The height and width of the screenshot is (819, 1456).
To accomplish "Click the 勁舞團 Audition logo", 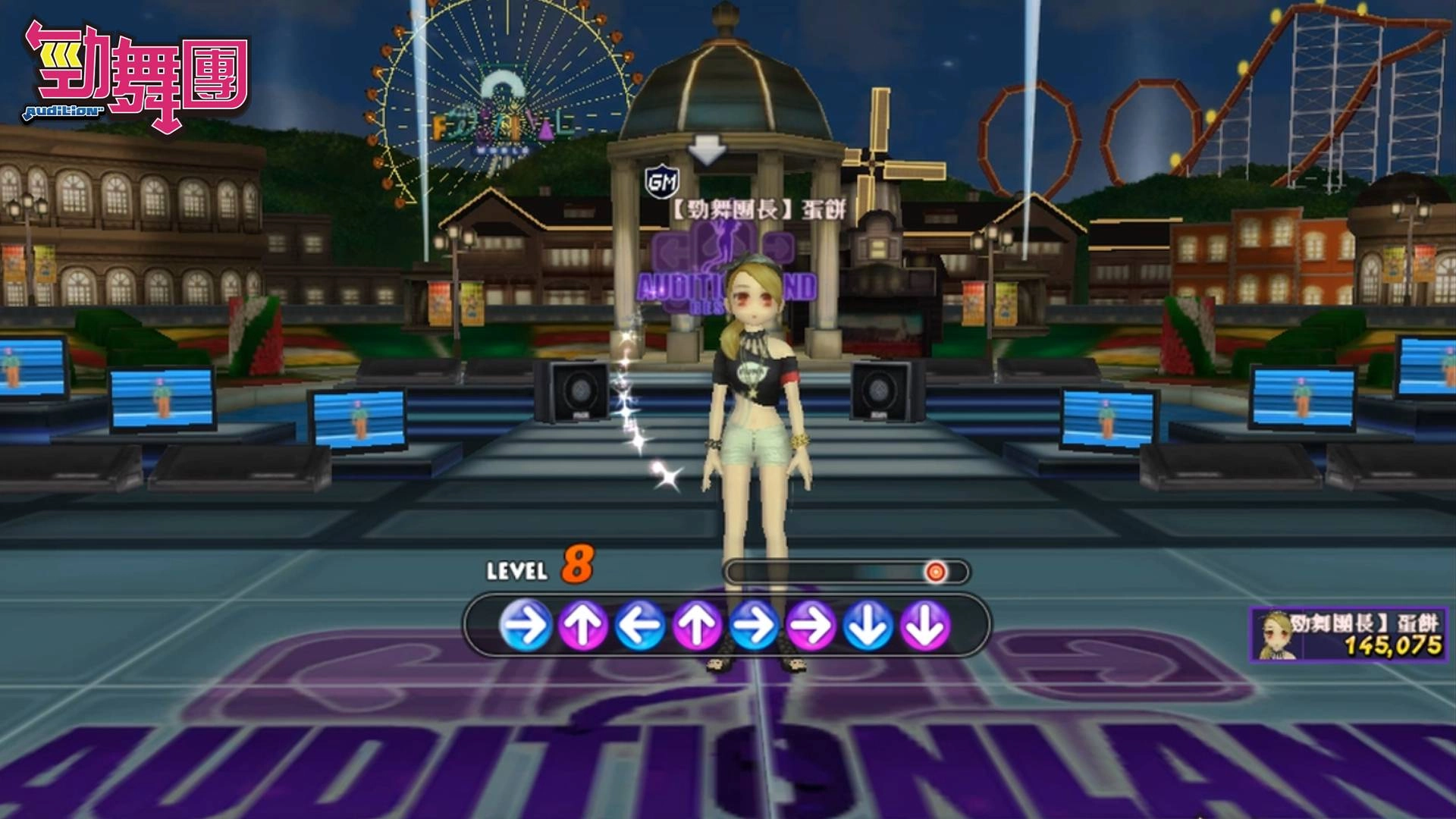I will pyautogui.click(x=136, y=74).
